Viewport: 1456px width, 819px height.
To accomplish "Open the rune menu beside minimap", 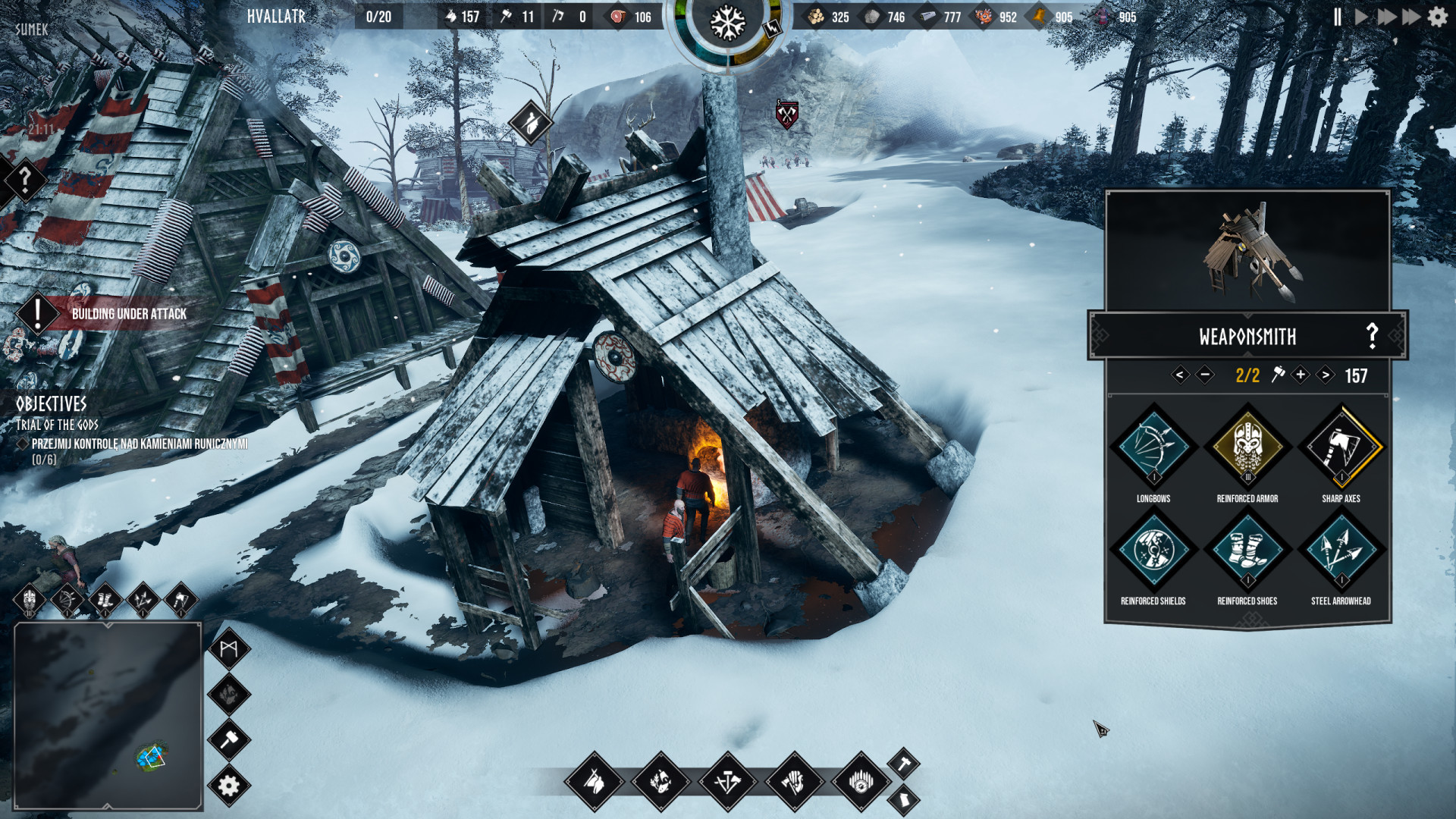I will [229, 648].
